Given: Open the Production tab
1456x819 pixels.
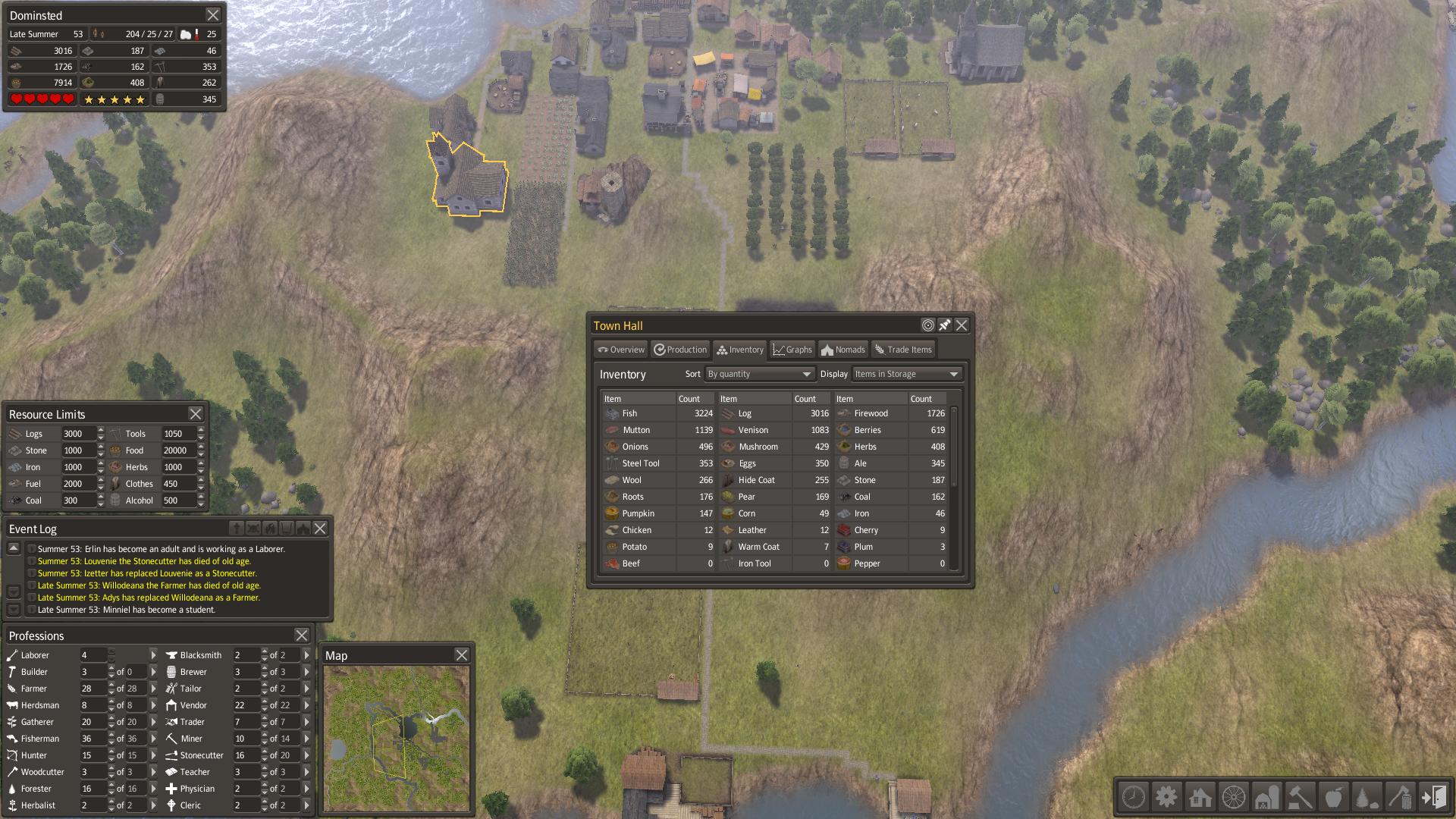Looking at the screenshot, I should point(680,350).
